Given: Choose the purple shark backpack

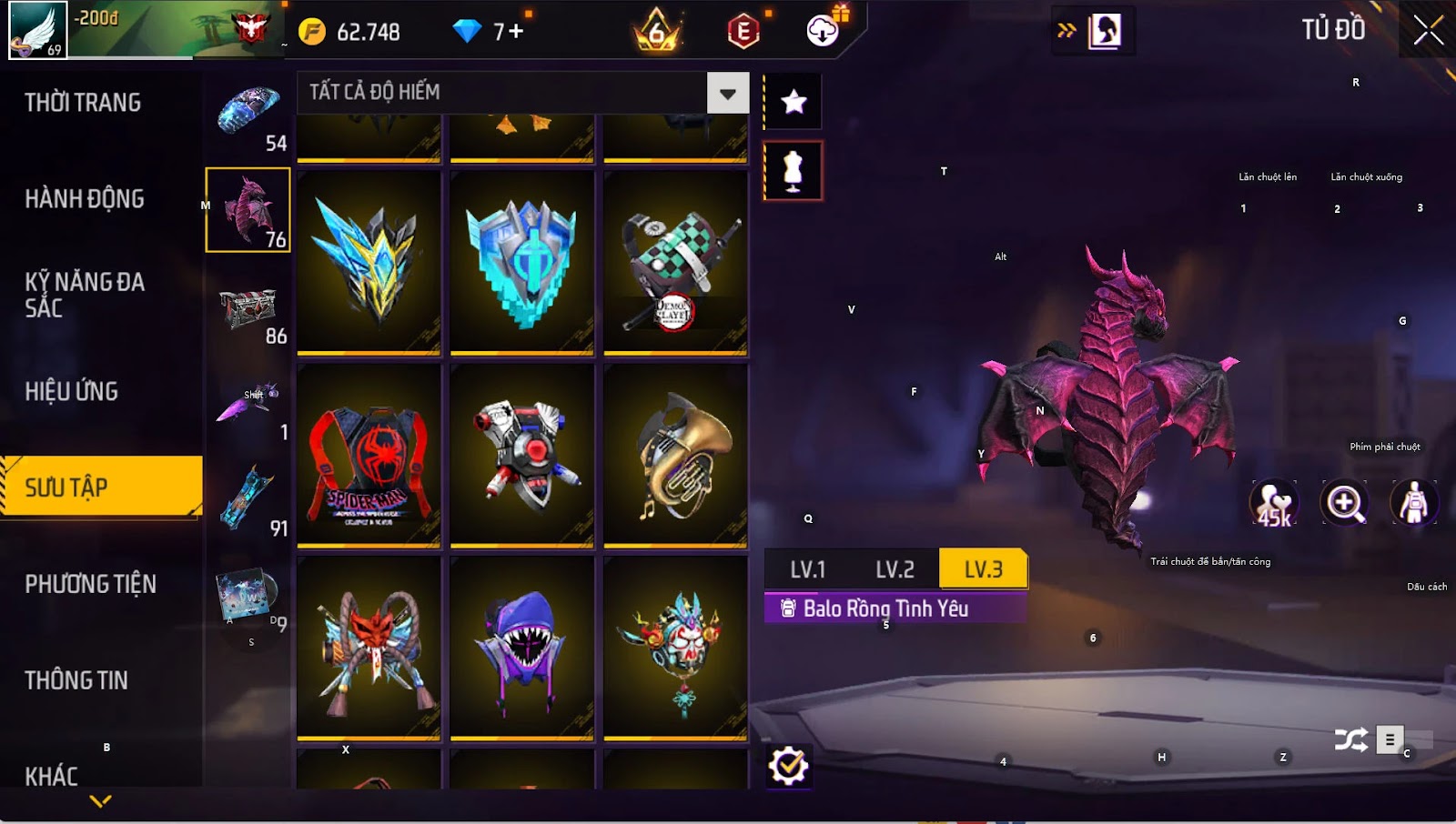Looking at the screenshot, I should pos(521,648).
